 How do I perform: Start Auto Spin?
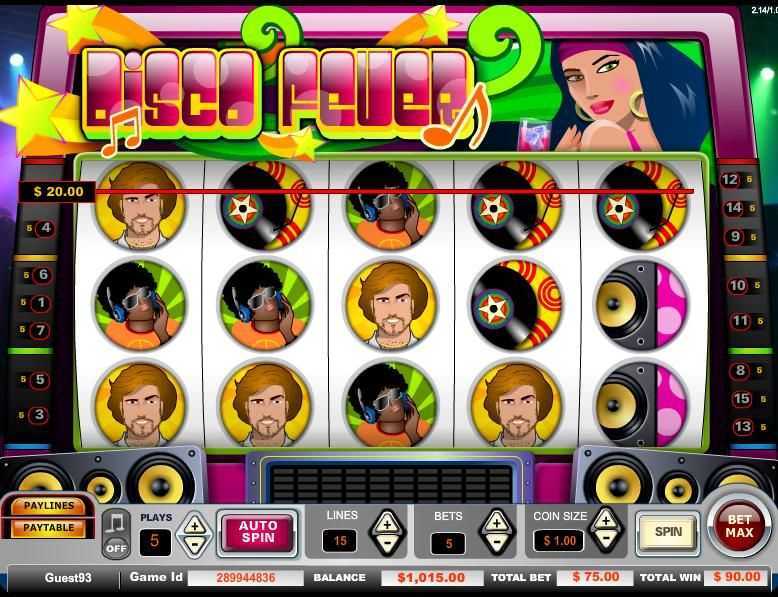click(256, 531)
